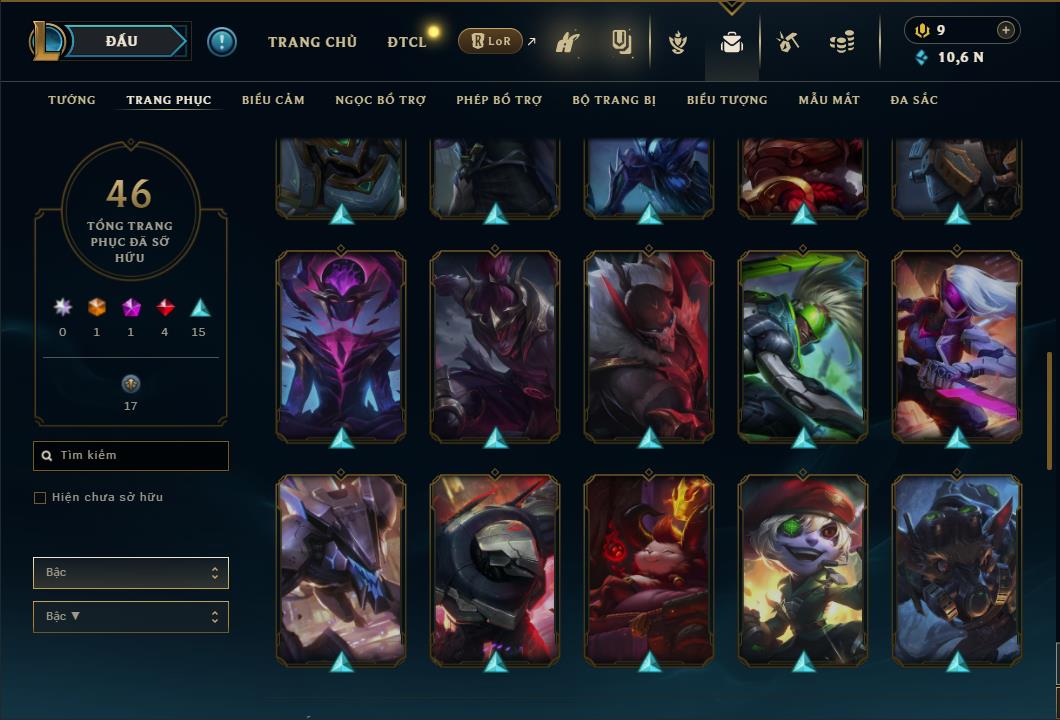Image resolution: width=1060 pixels, height=720 pixels.
Task: Switch to PHÉP BỔ TRỢ tab
Action: tap(499, 100)
